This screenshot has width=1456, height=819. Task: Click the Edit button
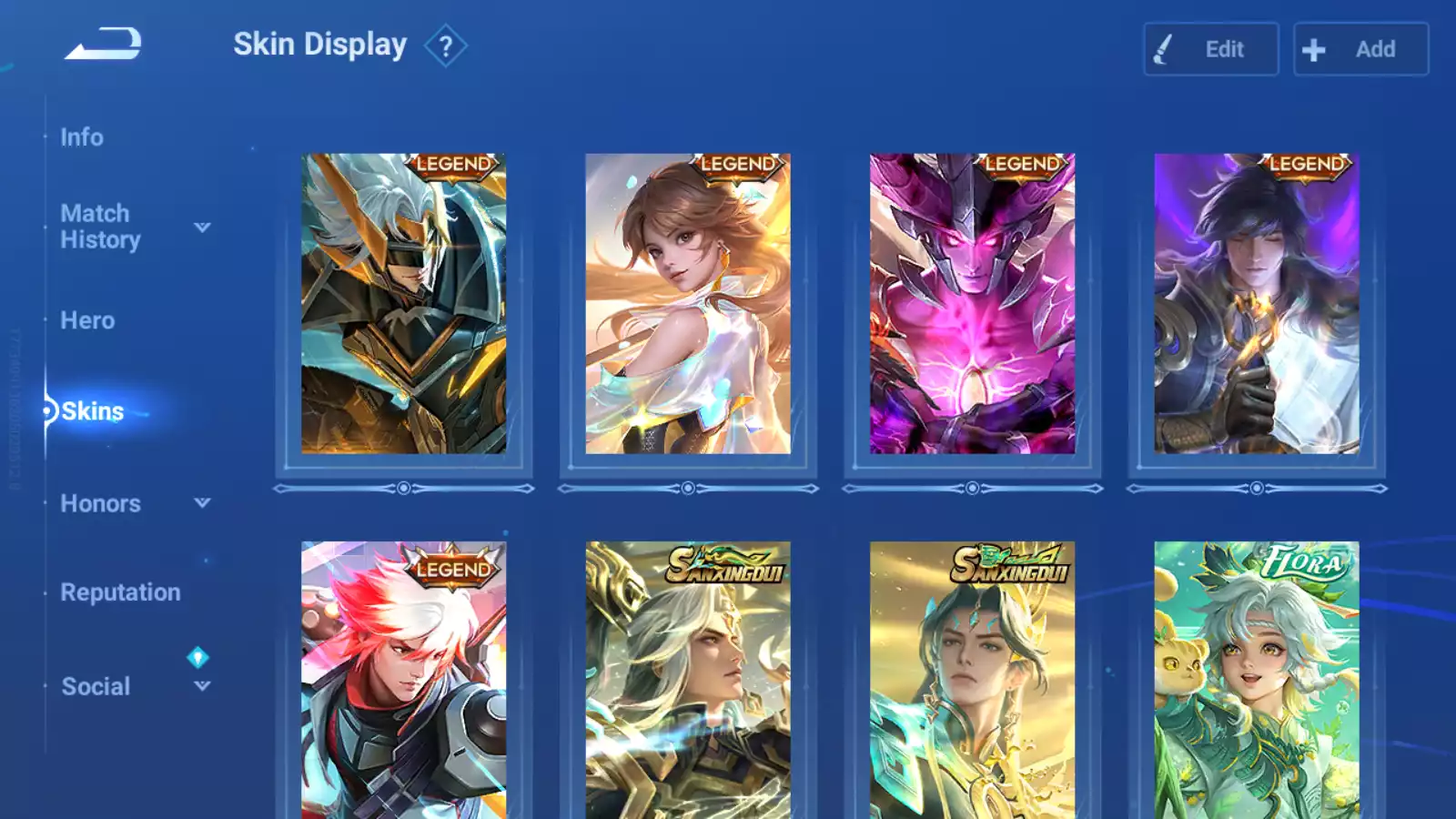pyautogui.click(x=1210, y=49)
